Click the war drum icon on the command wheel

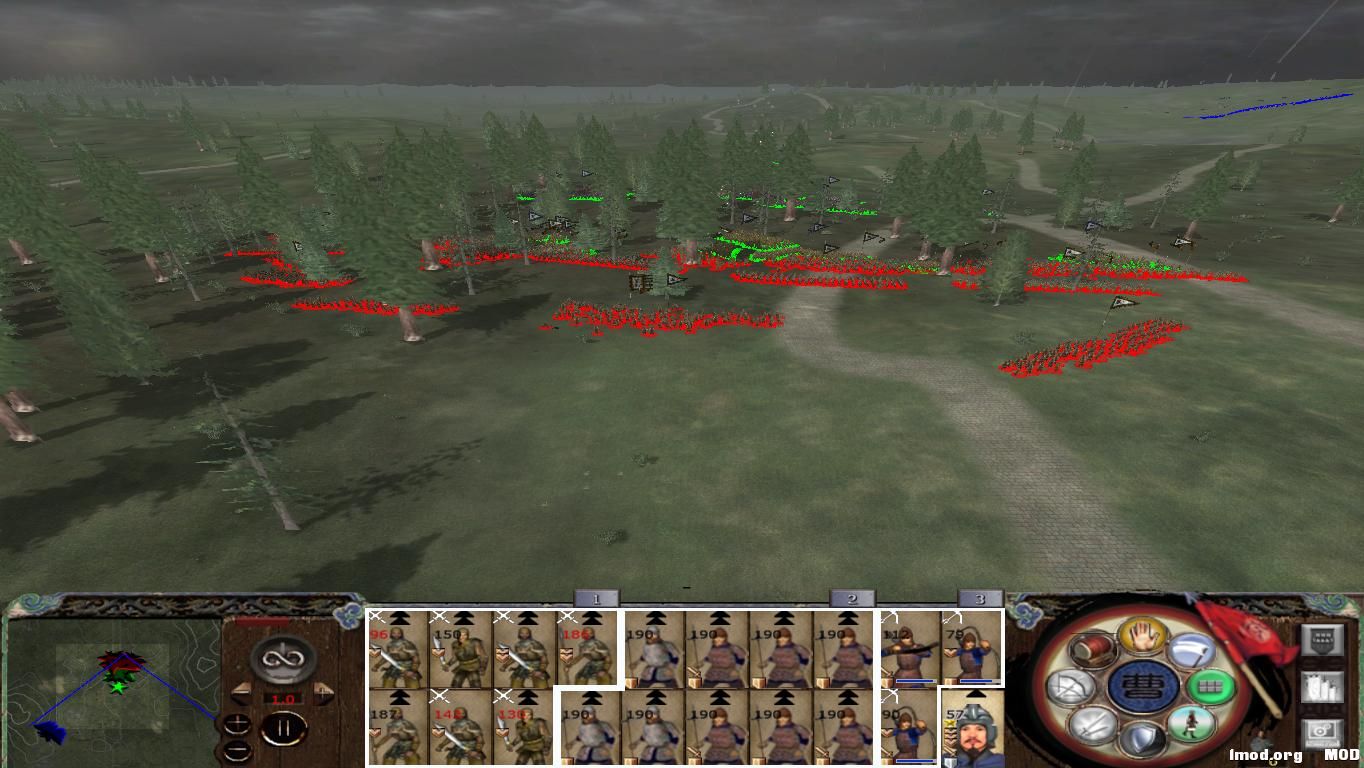1092,650
